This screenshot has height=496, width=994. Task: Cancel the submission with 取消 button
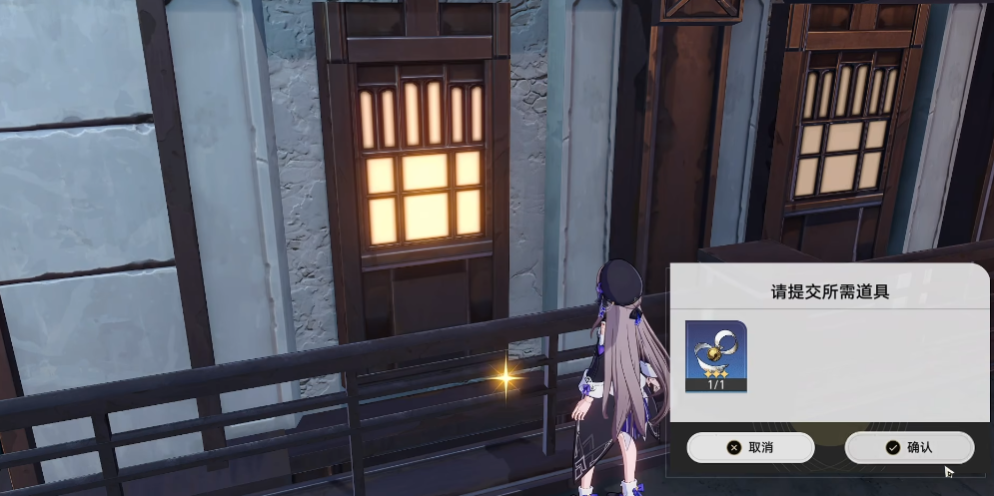coord(750,447)
